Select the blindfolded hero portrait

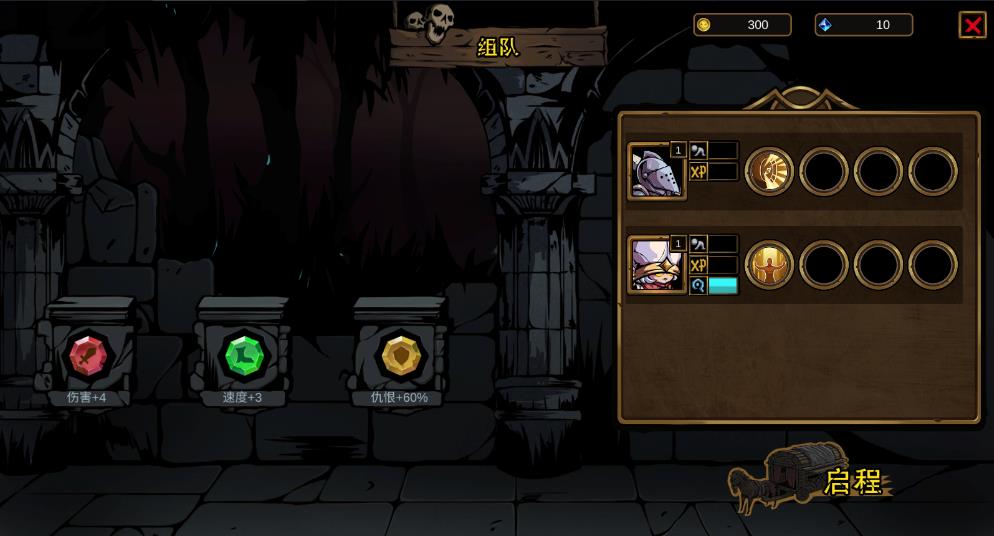click(656, 265)
